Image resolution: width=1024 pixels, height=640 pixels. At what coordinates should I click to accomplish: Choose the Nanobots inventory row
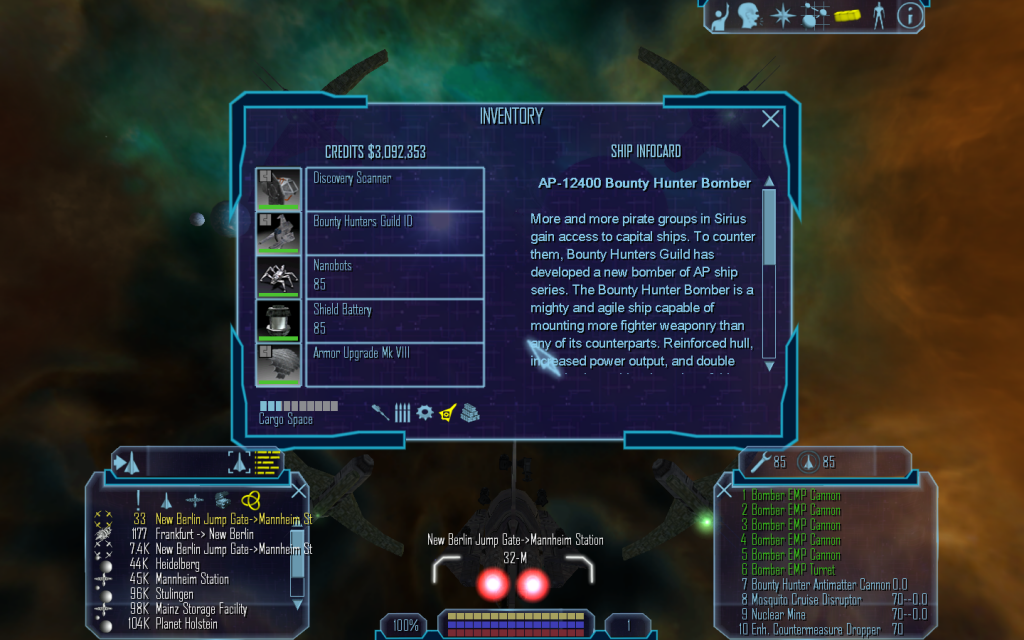click(395, 276)
